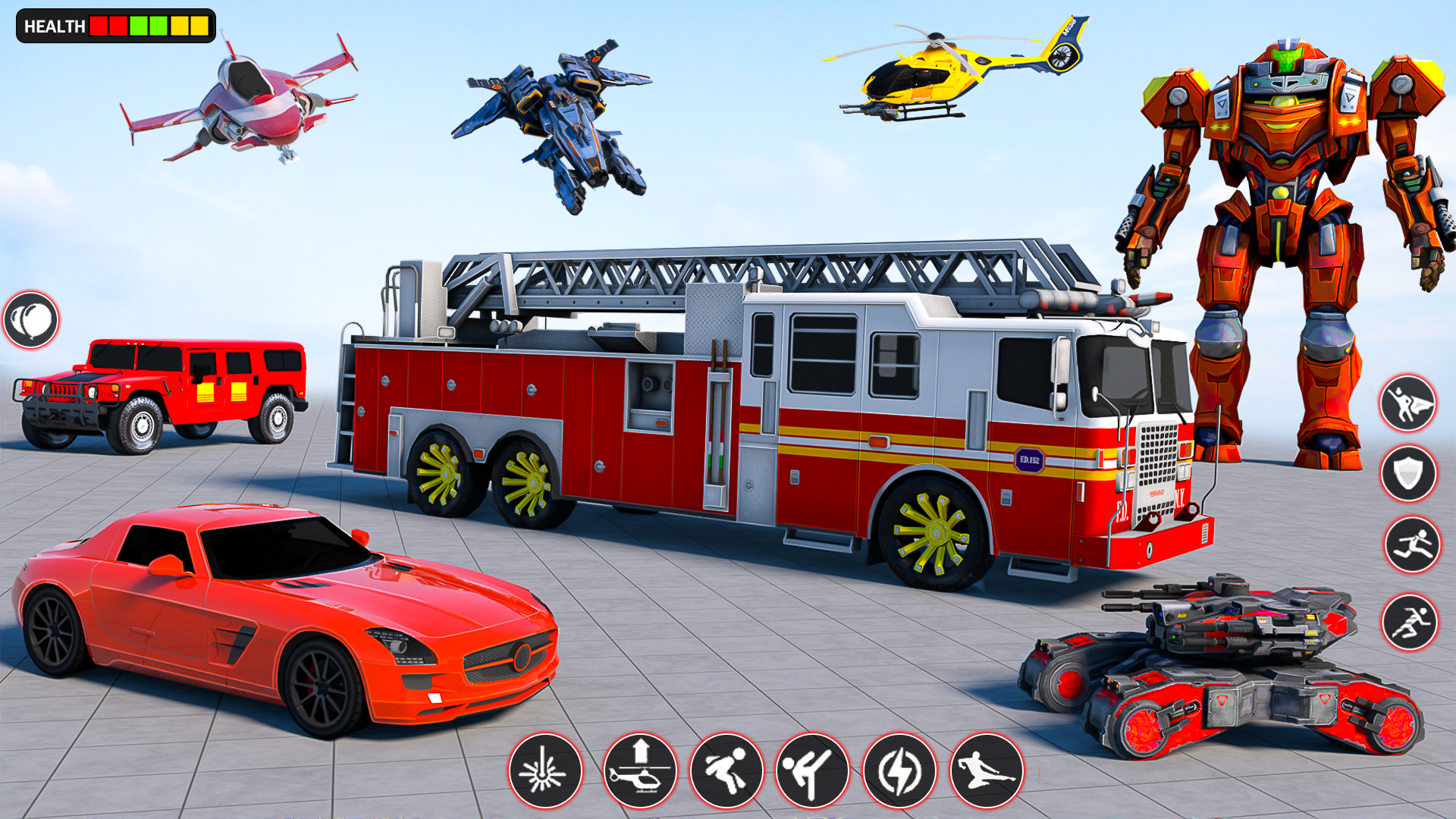The image size is (1456, 819).
Task: Open the balloon power-up icon
Action: pyautogui.click(x=30, y=320)
